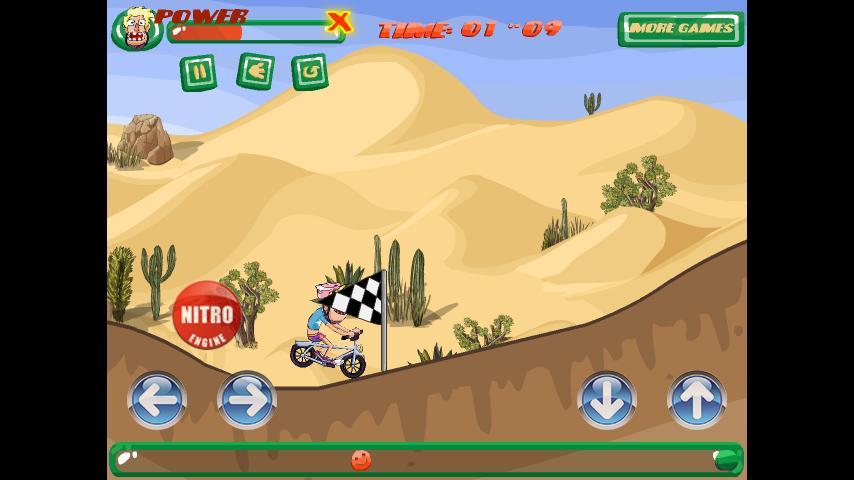Click the green back arrow button
This screenshot has width=854, height=480.
(255, 72)
